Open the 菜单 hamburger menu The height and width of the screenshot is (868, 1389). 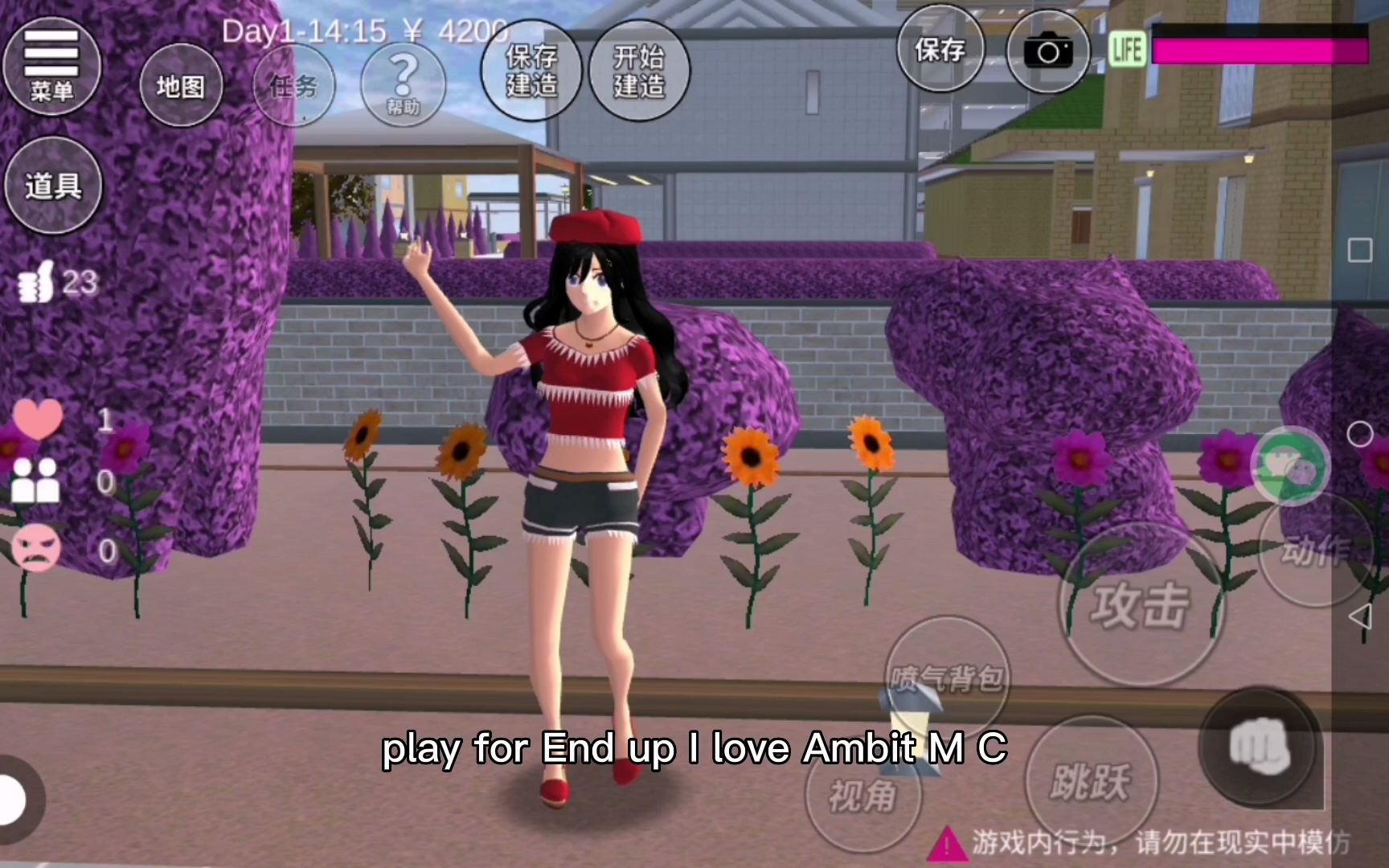pos(51,66)
